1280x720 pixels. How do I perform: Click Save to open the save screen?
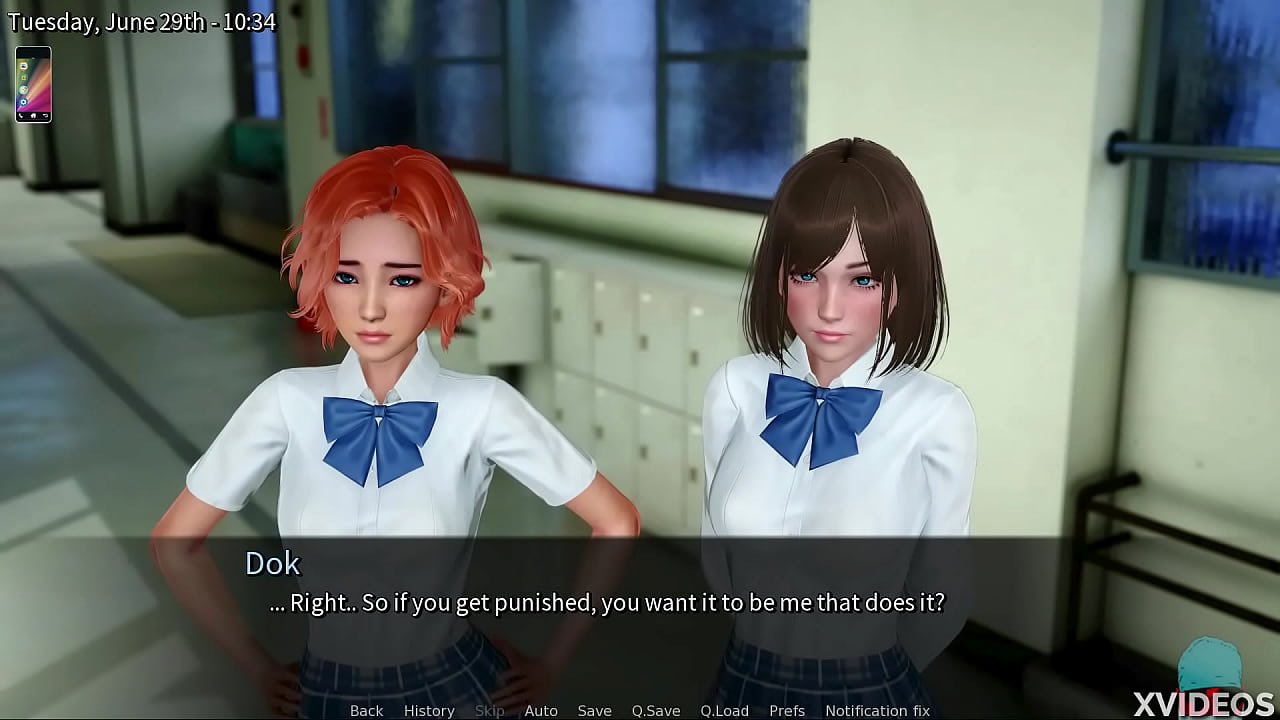coord(594,710)
